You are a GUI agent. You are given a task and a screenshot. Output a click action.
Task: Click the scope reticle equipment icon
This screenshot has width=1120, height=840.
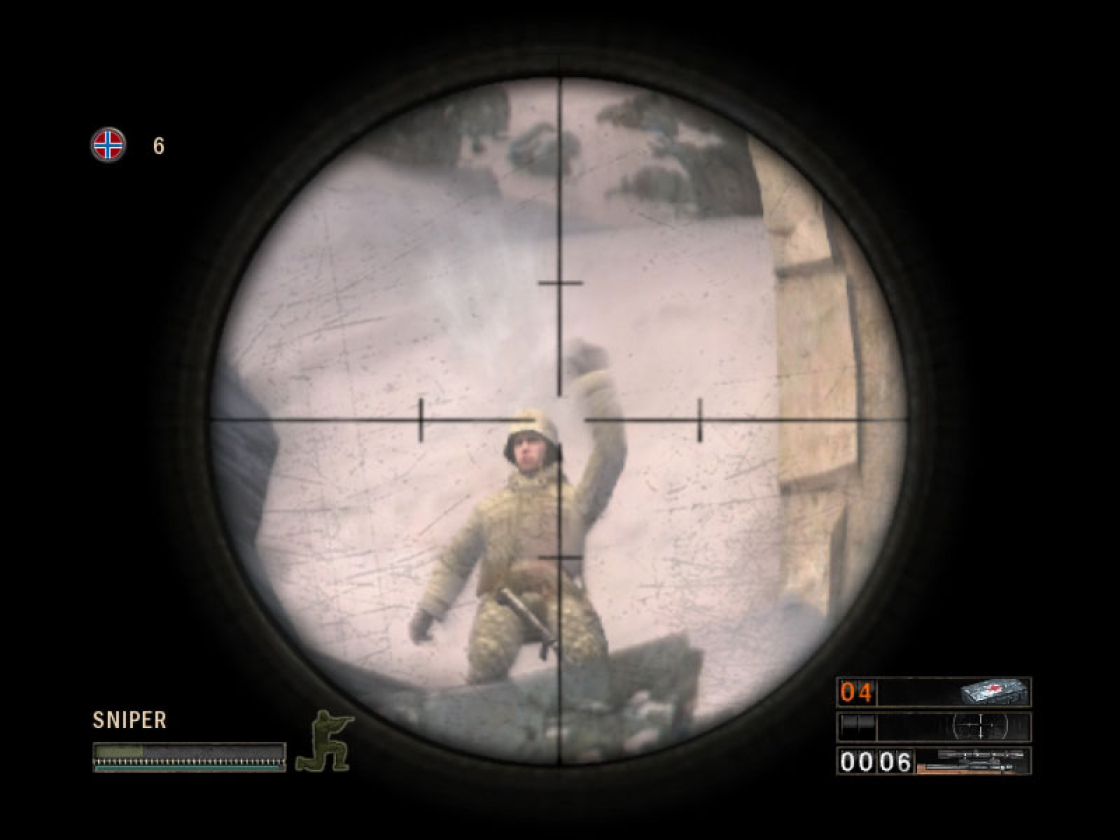coord(981,726)
